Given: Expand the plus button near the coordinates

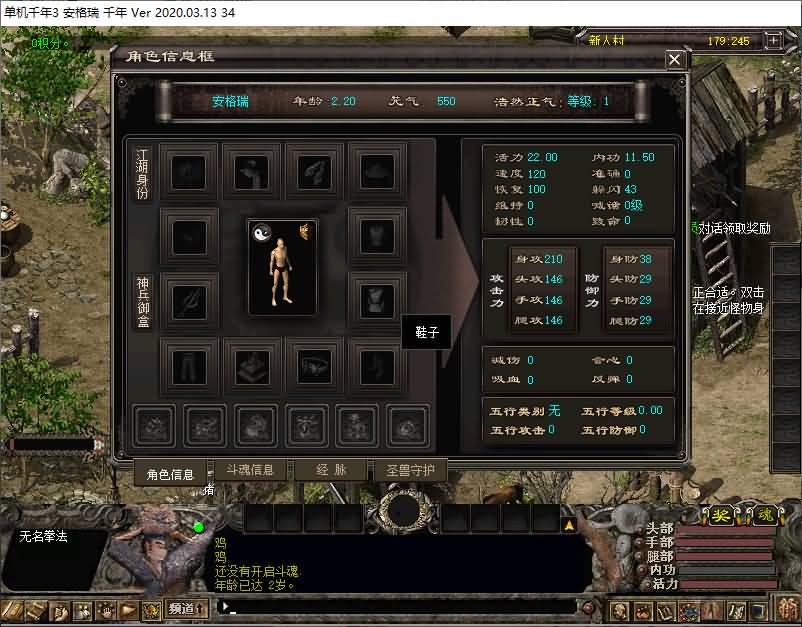Looking at the screenshot, I should click(772, 41).
